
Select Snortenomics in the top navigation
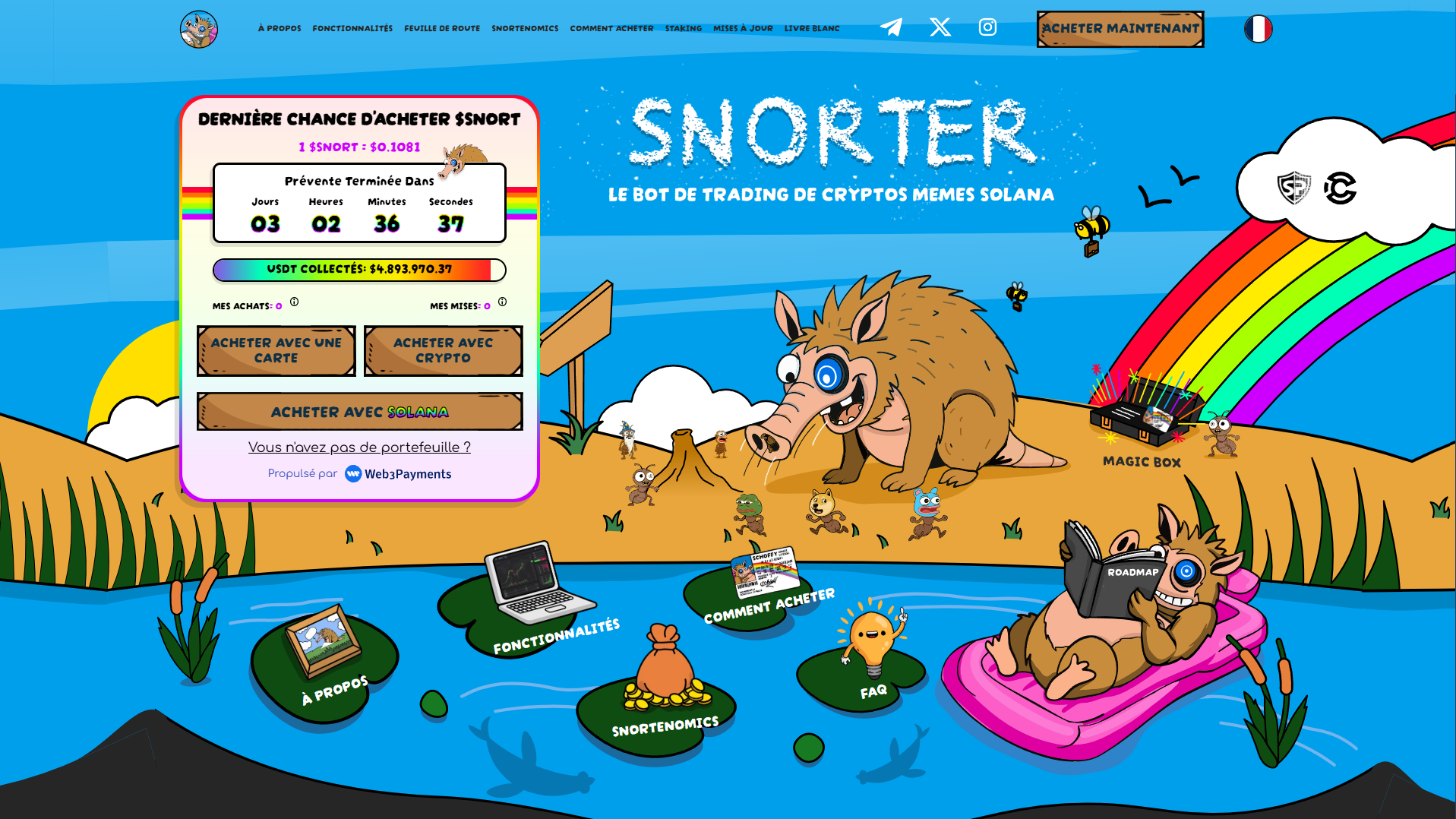525,29
